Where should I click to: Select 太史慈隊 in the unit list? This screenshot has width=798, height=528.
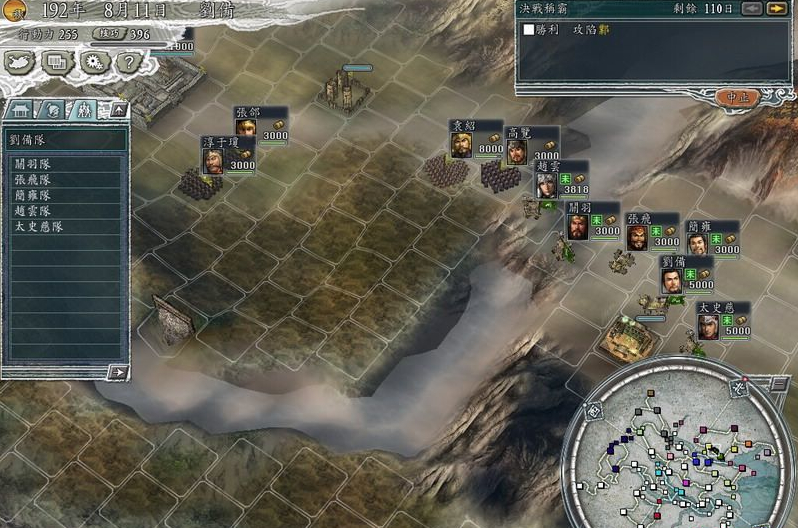pyautogui.click(x=37, y=227)
